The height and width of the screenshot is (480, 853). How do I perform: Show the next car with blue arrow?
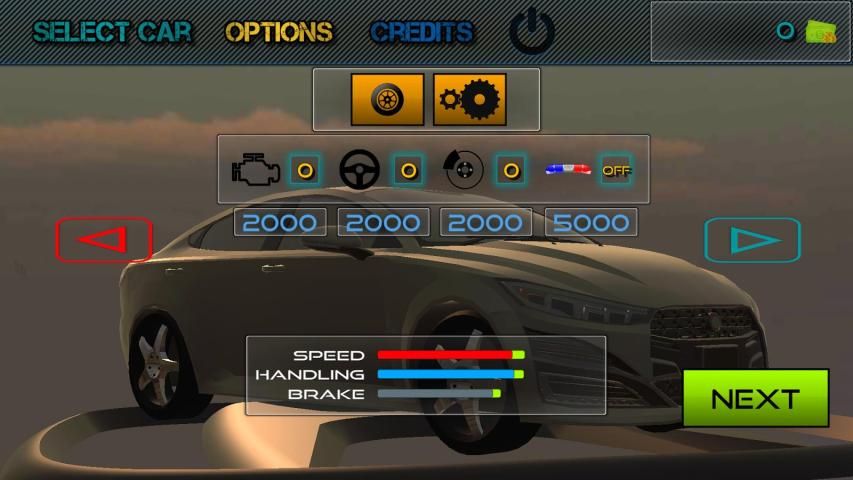(x=752, y=240)
